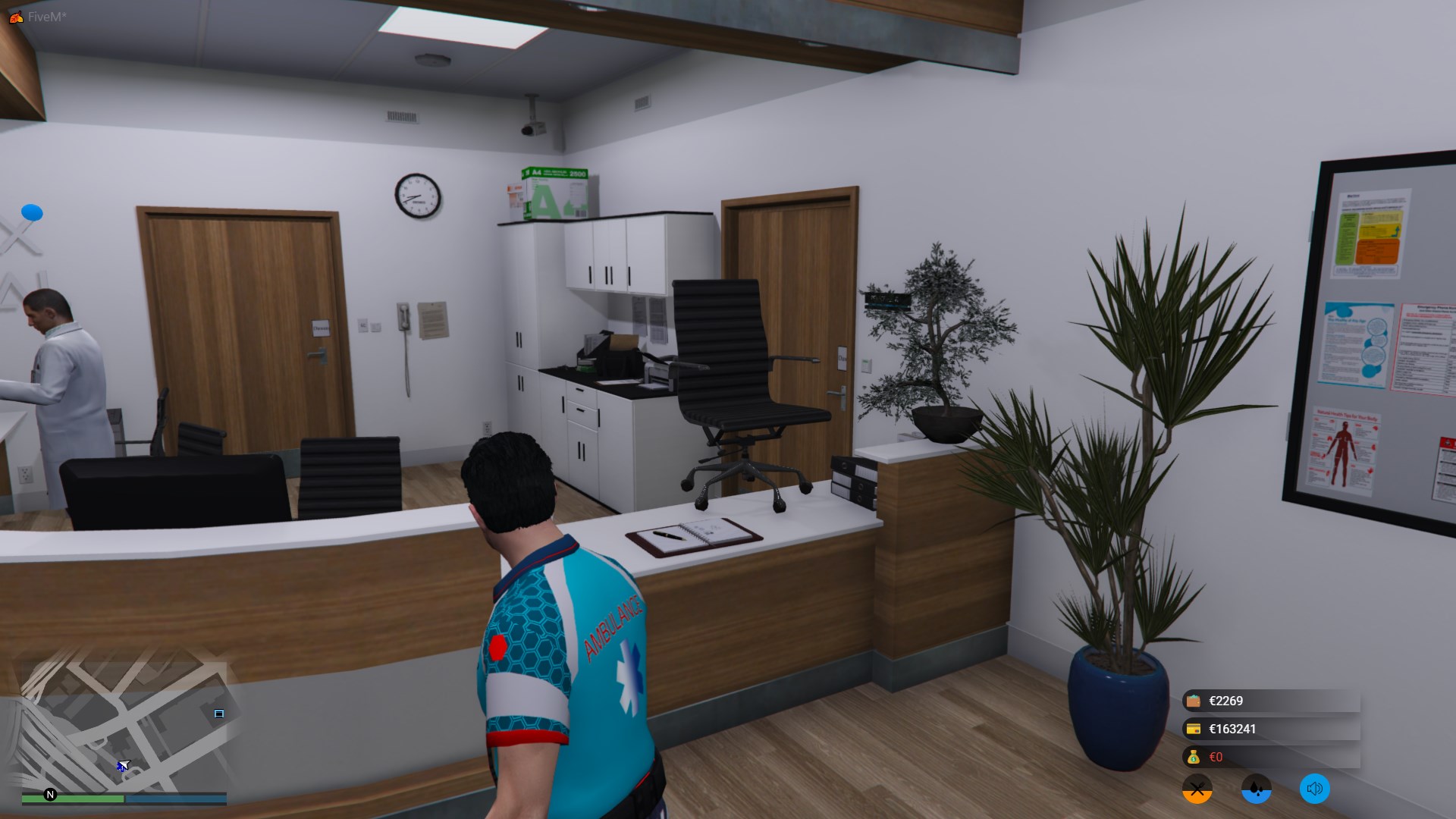Click the orange fork-and-knife hunger icon

pos(1197,789)
